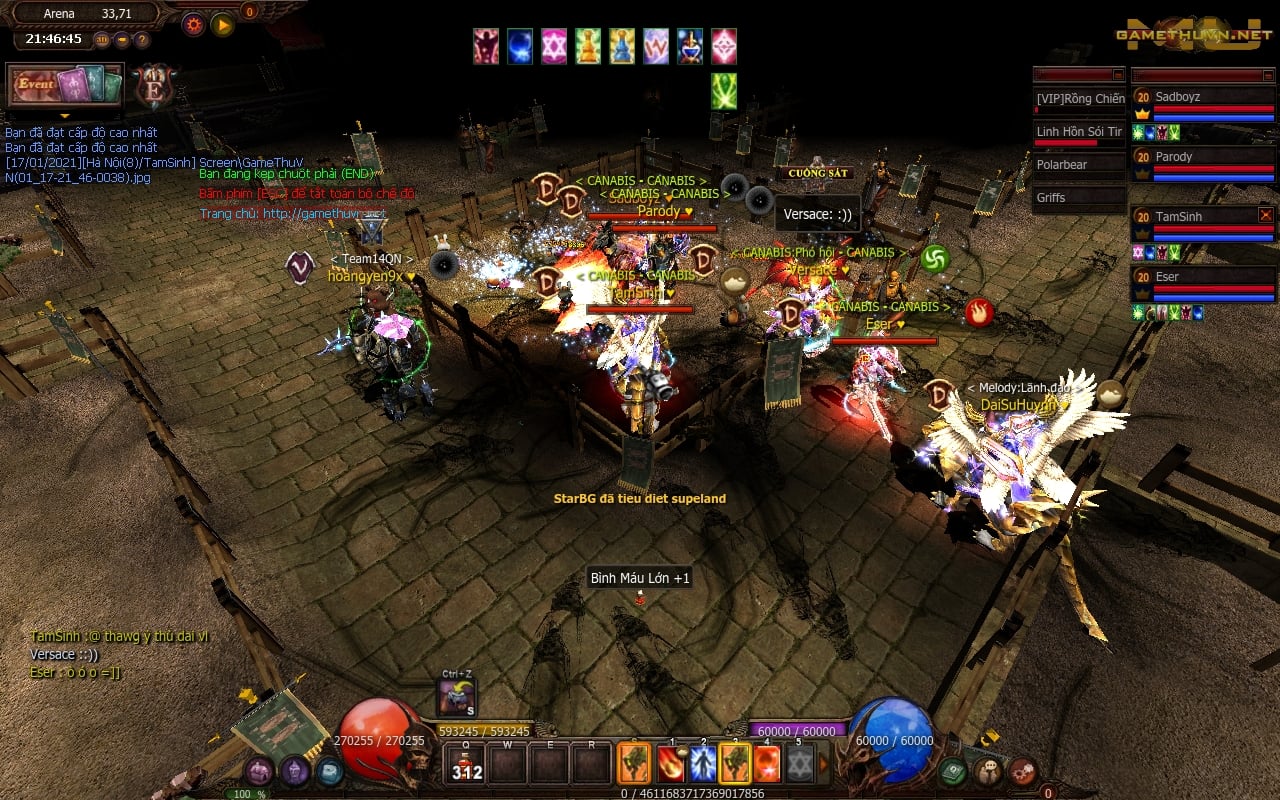Expand the skill bar's right arrow
The width and height of the screenshot is (1280, 800).
[x=824, y=765]
